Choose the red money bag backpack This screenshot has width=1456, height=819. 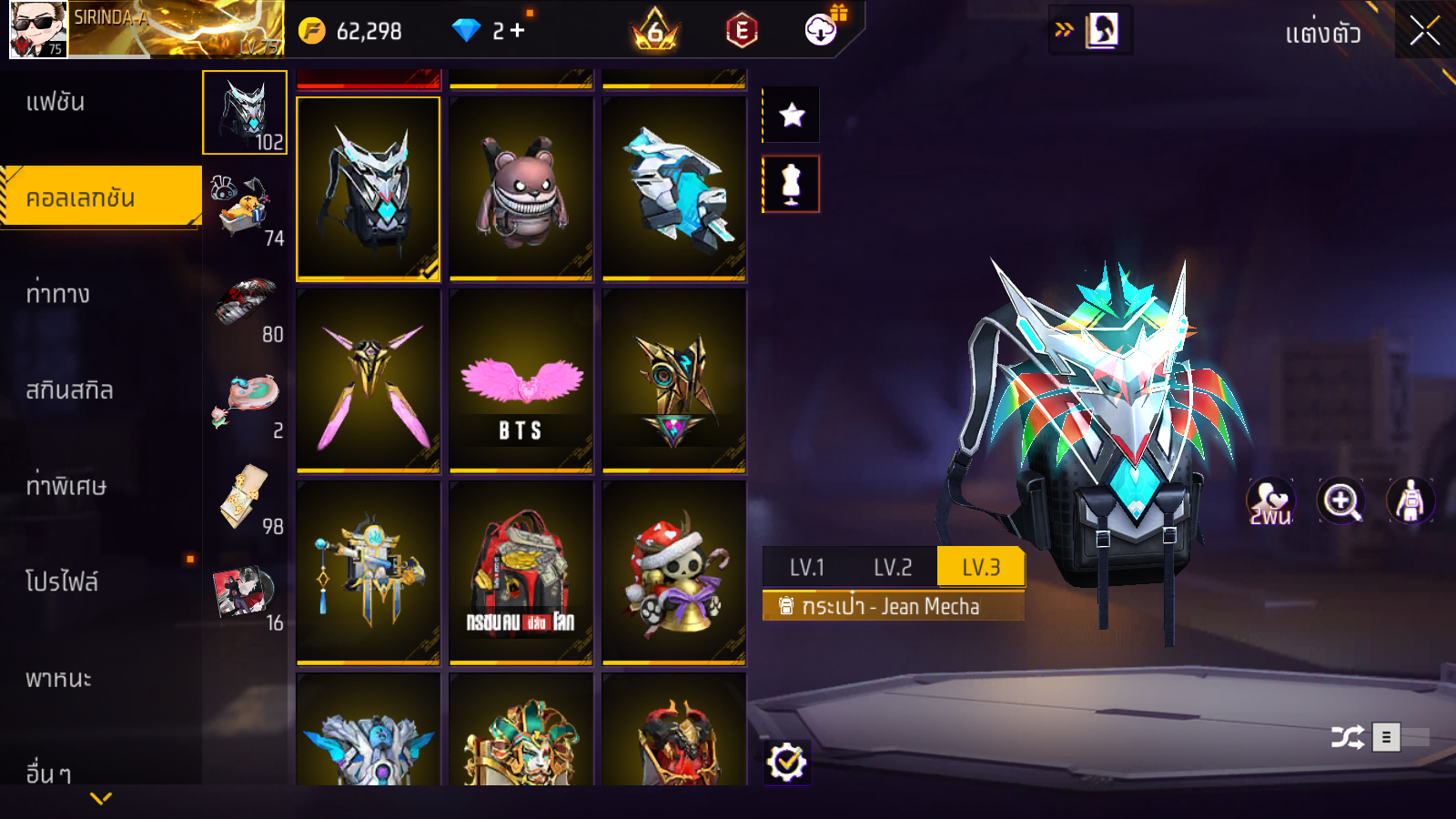tap(521, 573)
